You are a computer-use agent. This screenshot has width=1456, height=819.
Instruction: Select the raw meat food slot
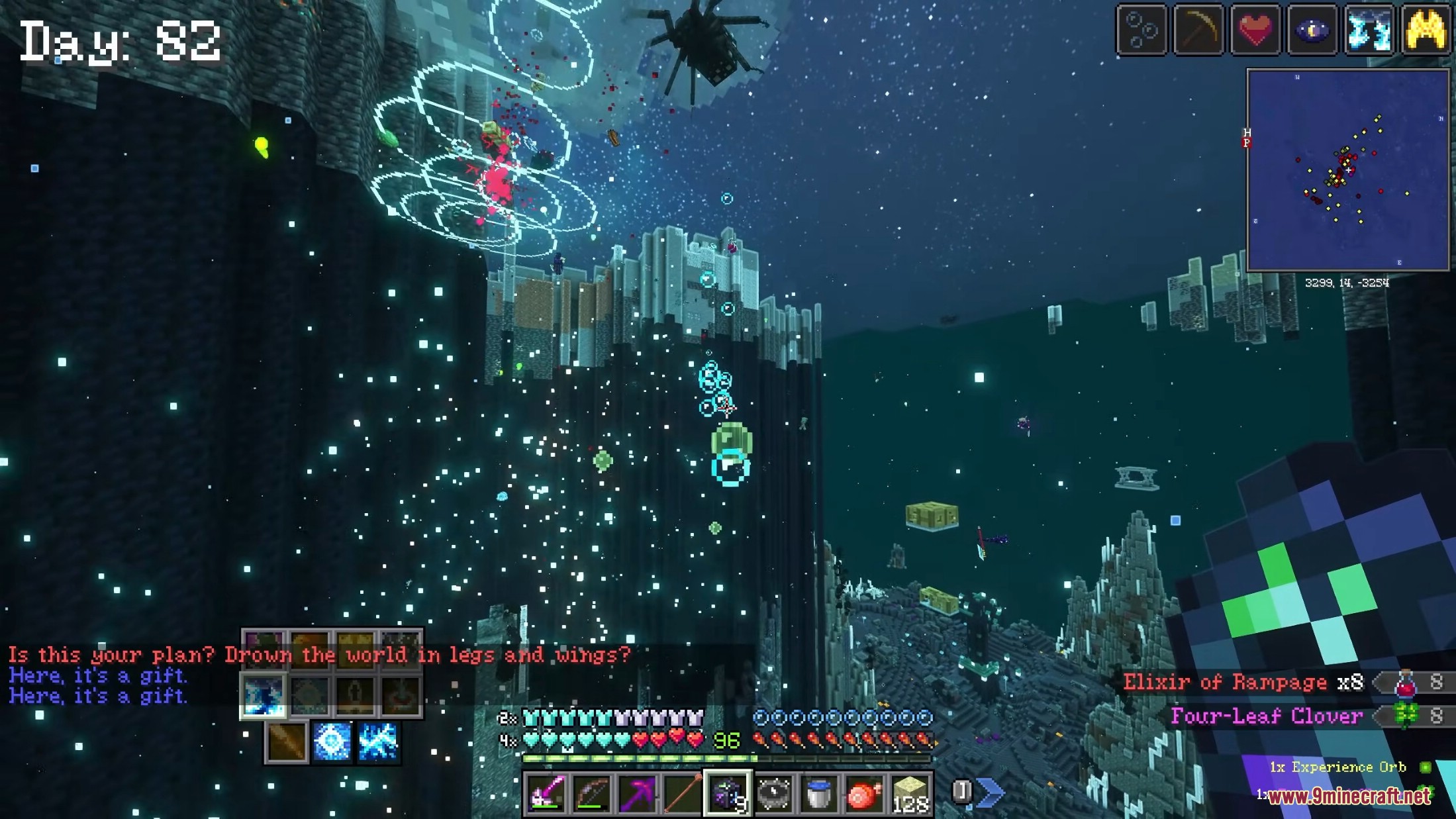coord(864,792)
